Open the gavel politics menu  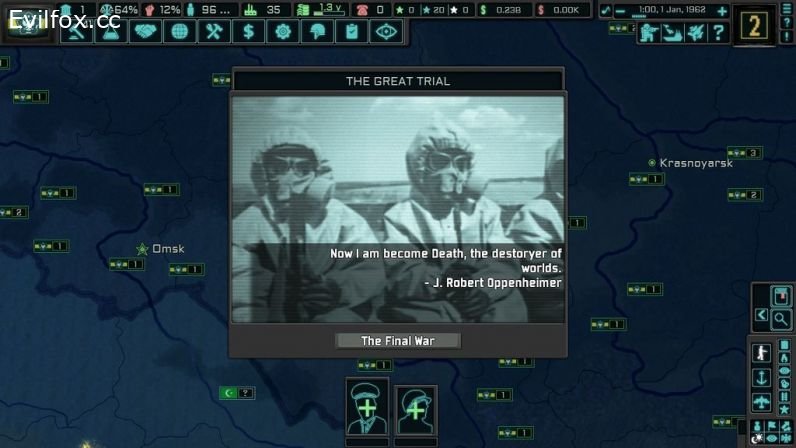click(77, 32)
